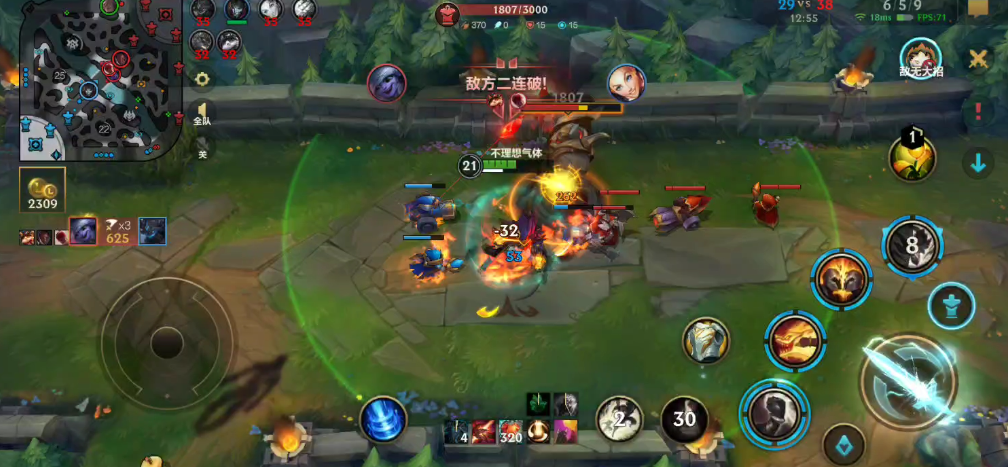This screenshot has width=1008, height=467.
Task: Target minions with the diamond attack button
Action: 843,445
